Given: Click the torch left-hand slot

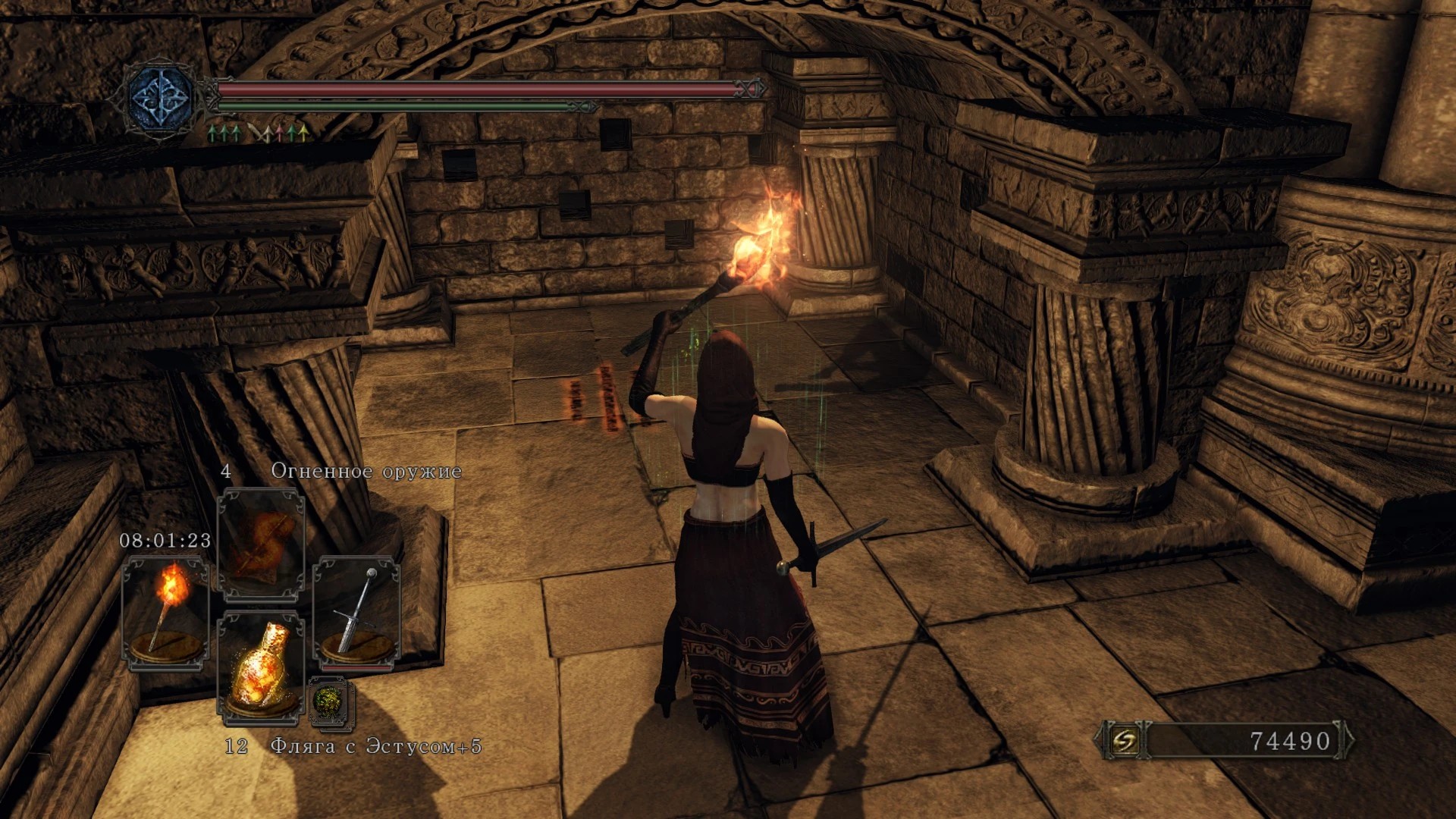Looking at the screenshot, I should (166, 613).
